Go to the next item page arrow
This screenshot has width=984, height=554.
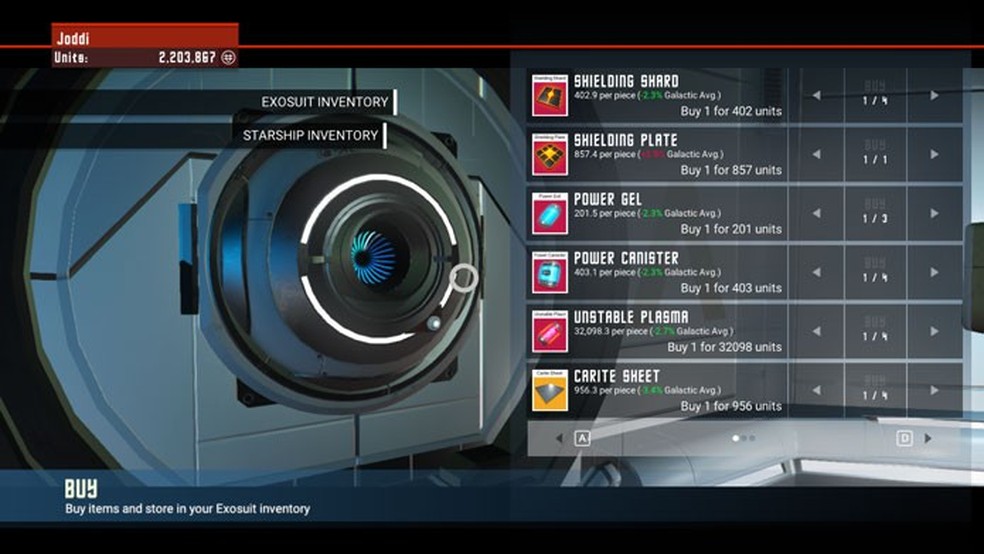pos(928,438)
